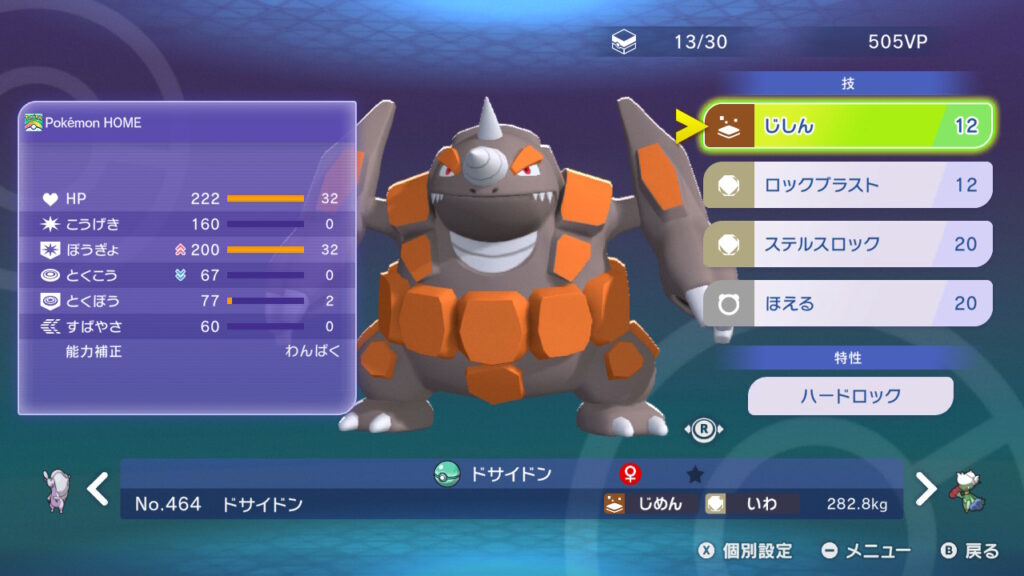This screenshot has width=1024, height=576.
Task: Click the previous Pokémon thumbnail
Action: point(58,489)
